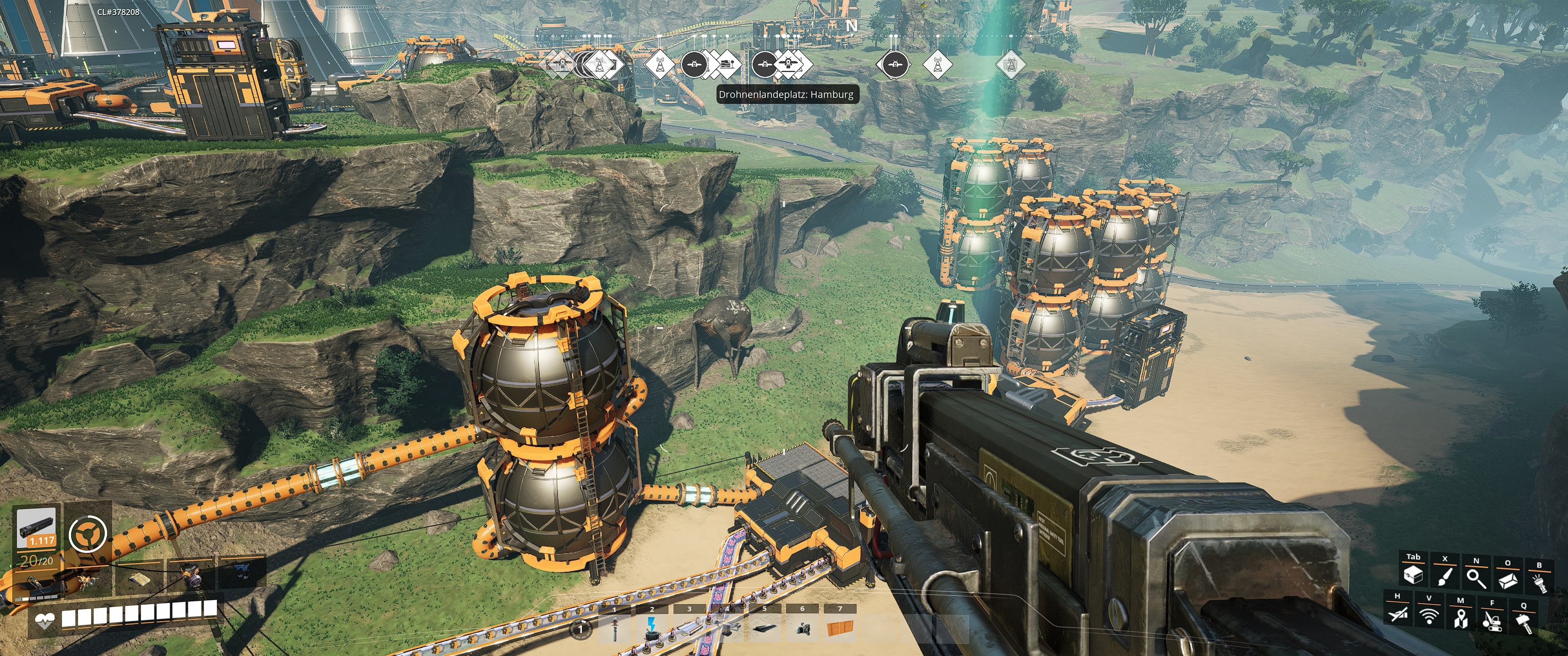Viewport: 1568px width, 656px height.
Task: Open the paintbrush customizer icon
Action: (x=1444, y=576)
